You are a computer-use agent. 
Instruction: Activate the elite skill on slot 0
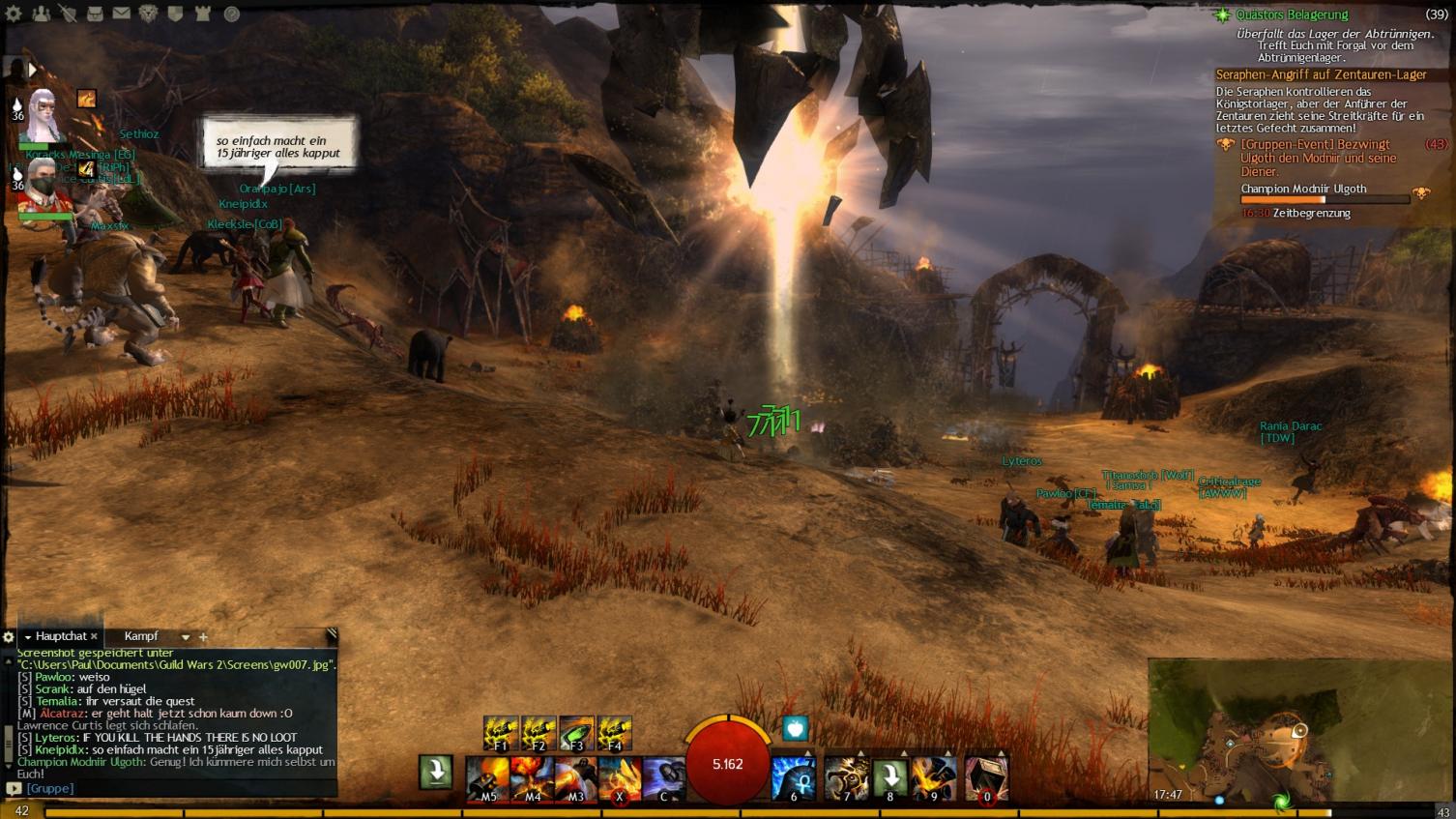(x=986, y=778)
